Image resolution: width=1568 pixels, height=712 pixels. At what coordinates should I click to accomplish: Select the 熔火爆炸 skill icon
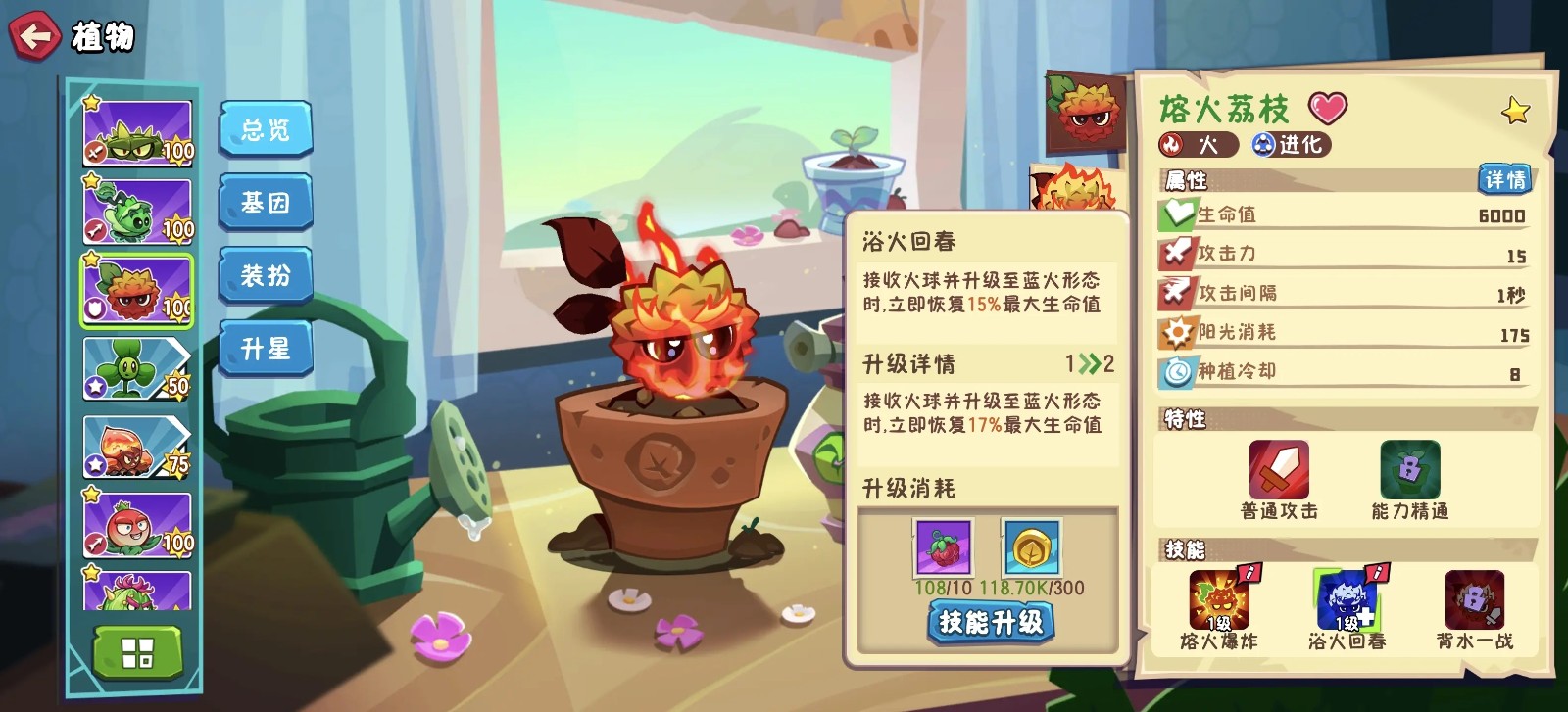(x=1219, y=599)
